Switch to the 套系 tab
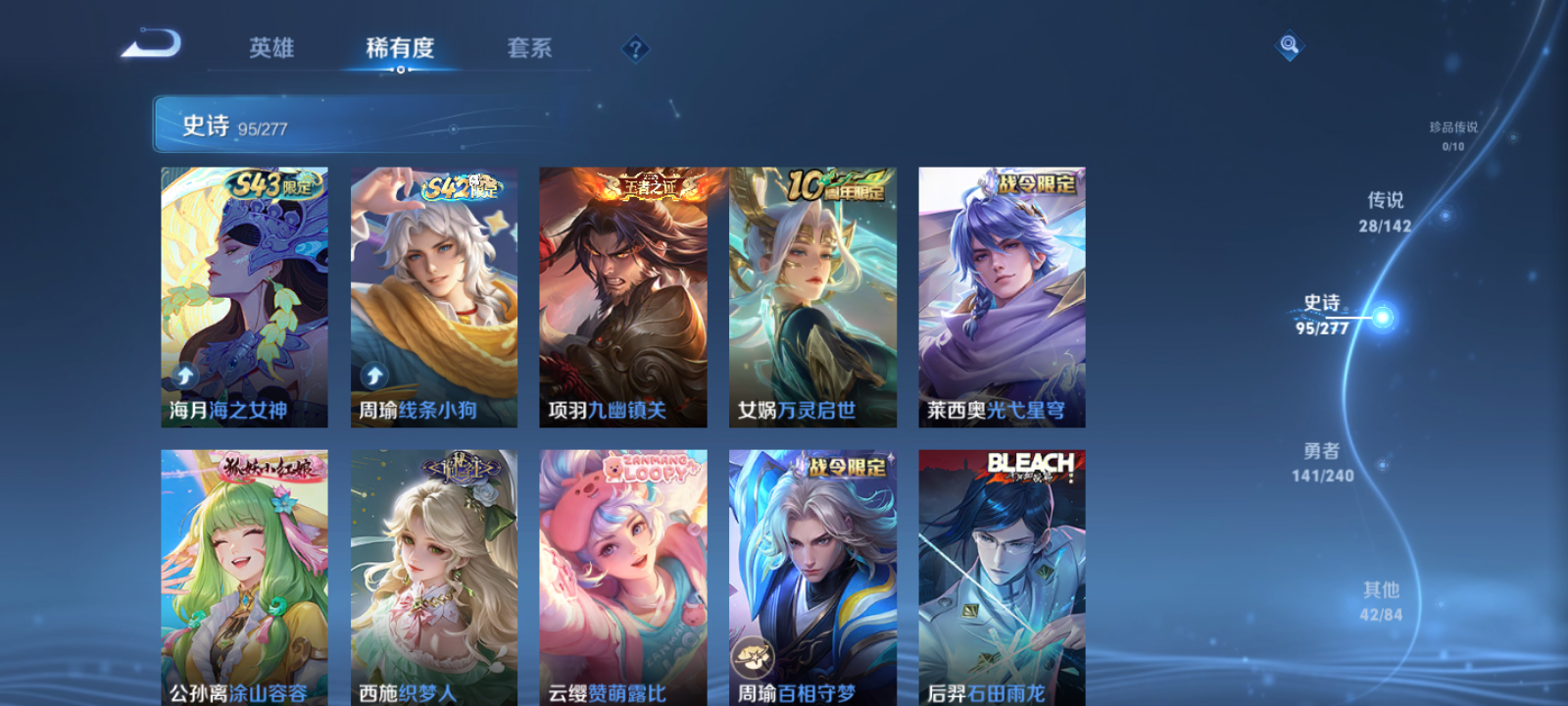This screenshot has width=1568, height=706. pos(527,48)
